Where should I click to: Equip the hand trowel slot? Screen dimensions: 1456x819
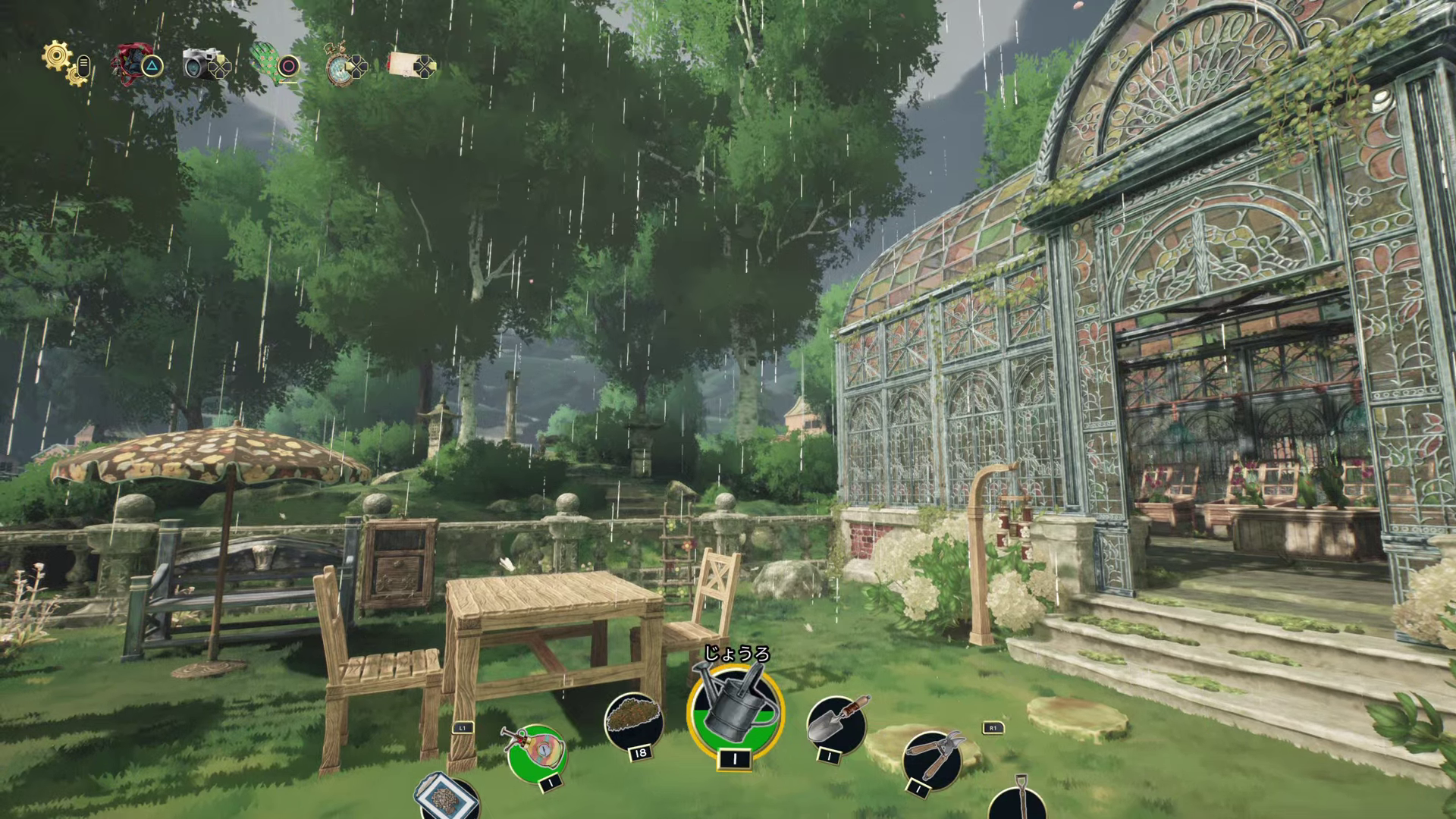click(x=836, y=723)
